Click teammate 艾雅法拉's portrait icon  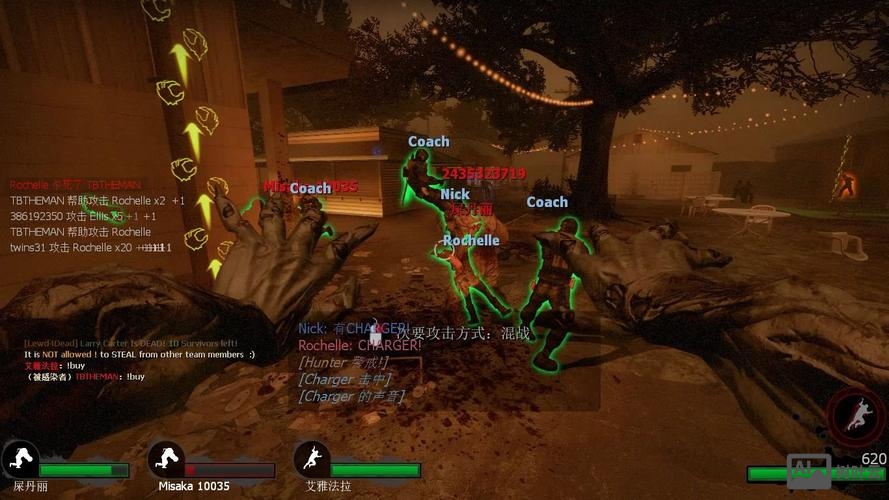pos(312,459)
